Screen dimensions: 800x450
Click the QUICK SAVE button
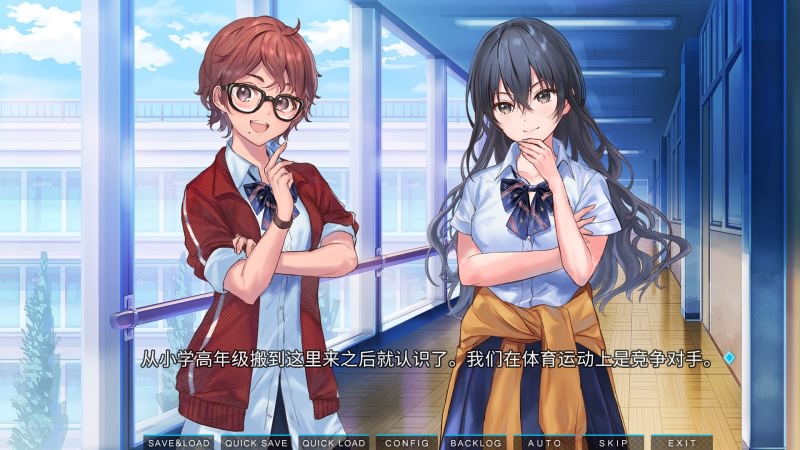tap(256, 442)
